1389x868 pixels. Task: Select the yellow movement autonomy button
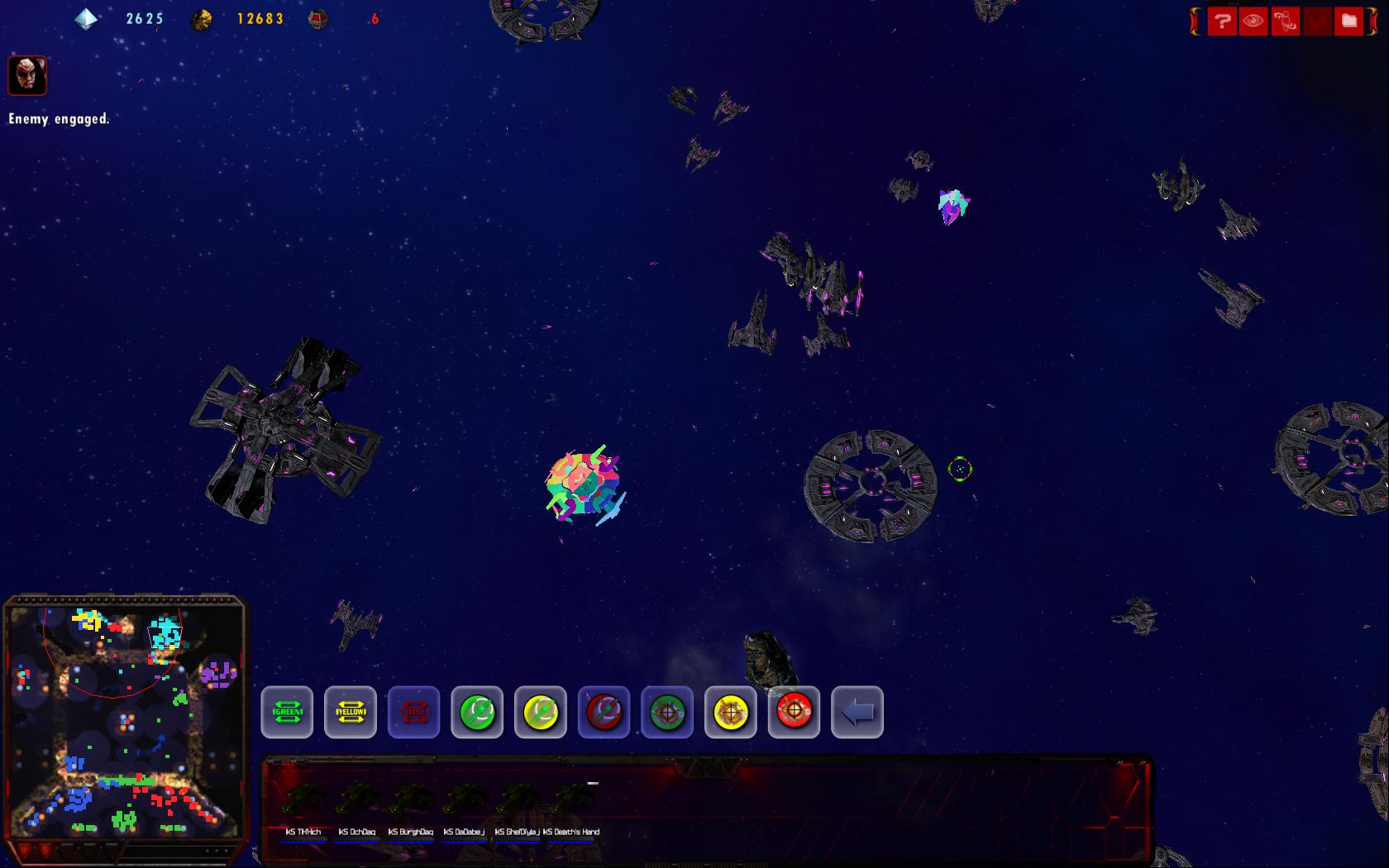pos(541,712)
